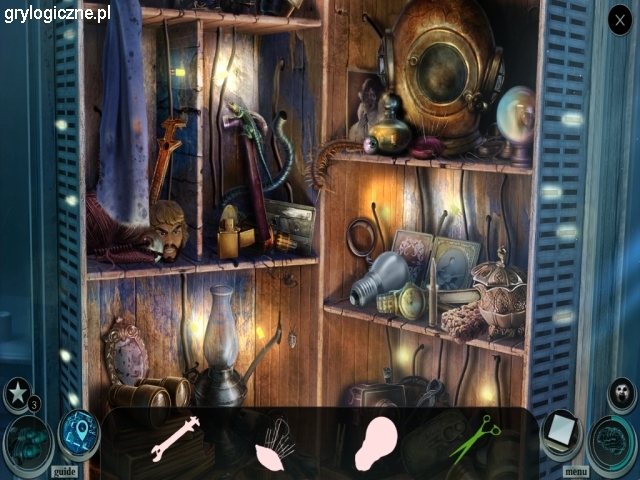Viewport: 640px width, 480px height.
Task: Click the star achievements icon
Action: coord(18,393)
